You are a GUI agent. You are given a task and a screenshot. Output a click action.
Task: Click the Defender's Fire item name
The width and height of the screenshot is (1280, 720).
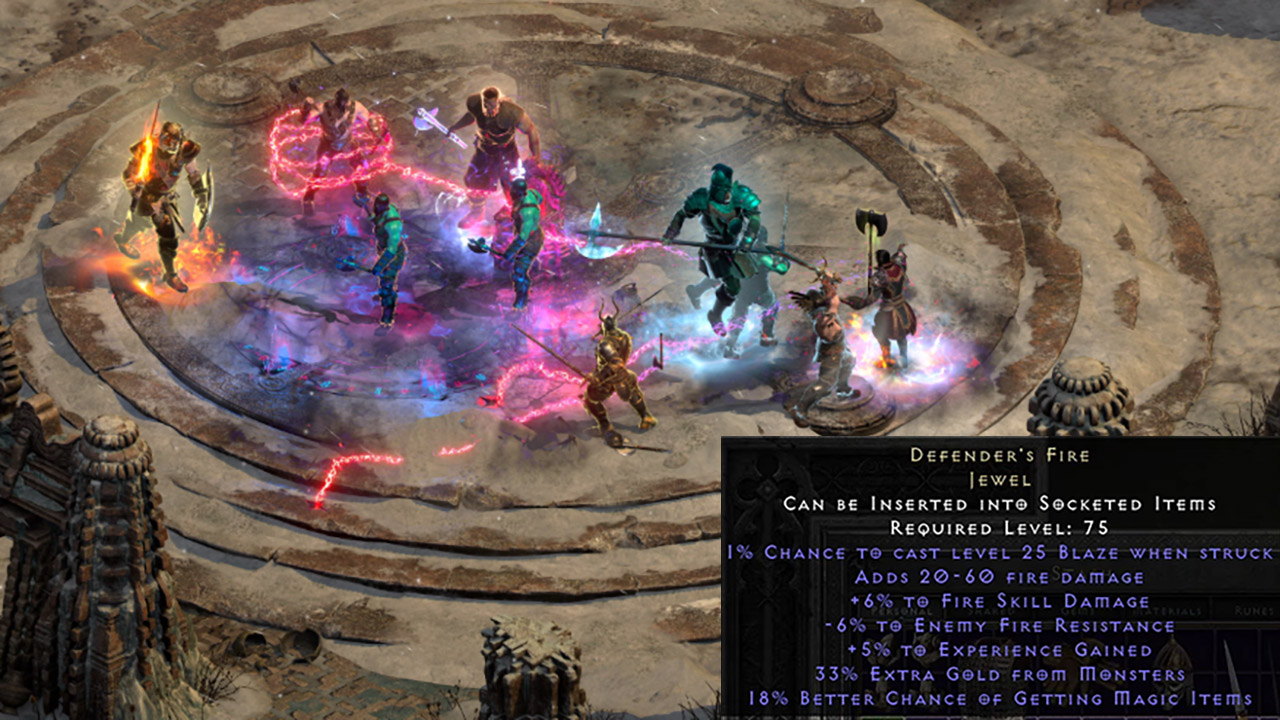pyautogui.click(x=1000, y=455)
